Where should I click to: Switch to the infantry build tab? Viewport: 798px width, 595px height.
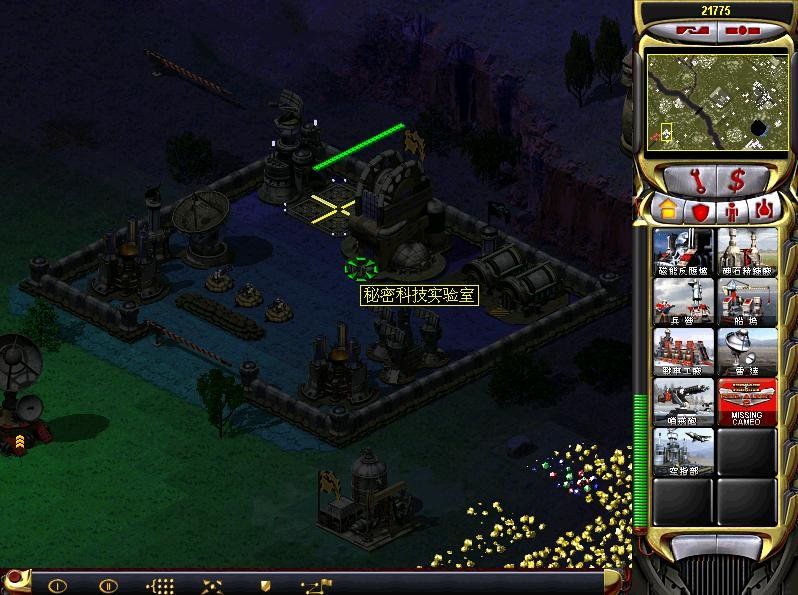[731, 210]
